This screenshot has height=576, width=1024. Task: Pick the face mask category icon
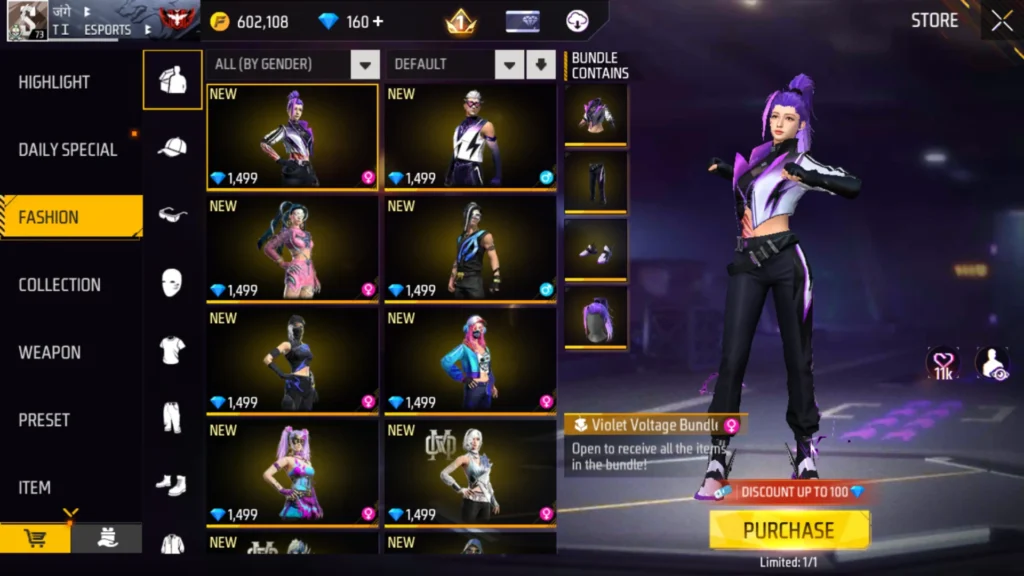172,282
